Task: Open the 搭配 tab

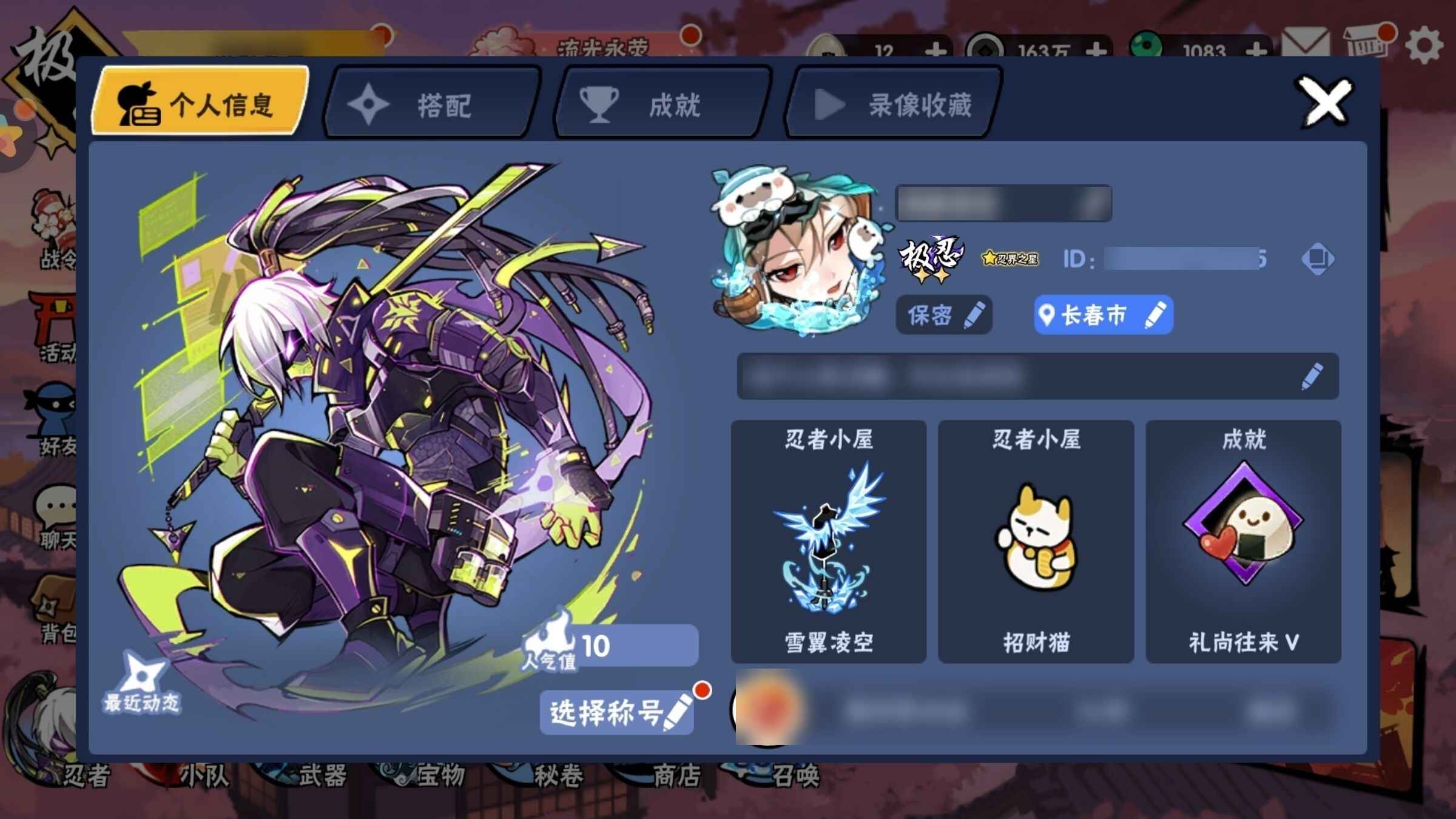Action: pos(431,104)
